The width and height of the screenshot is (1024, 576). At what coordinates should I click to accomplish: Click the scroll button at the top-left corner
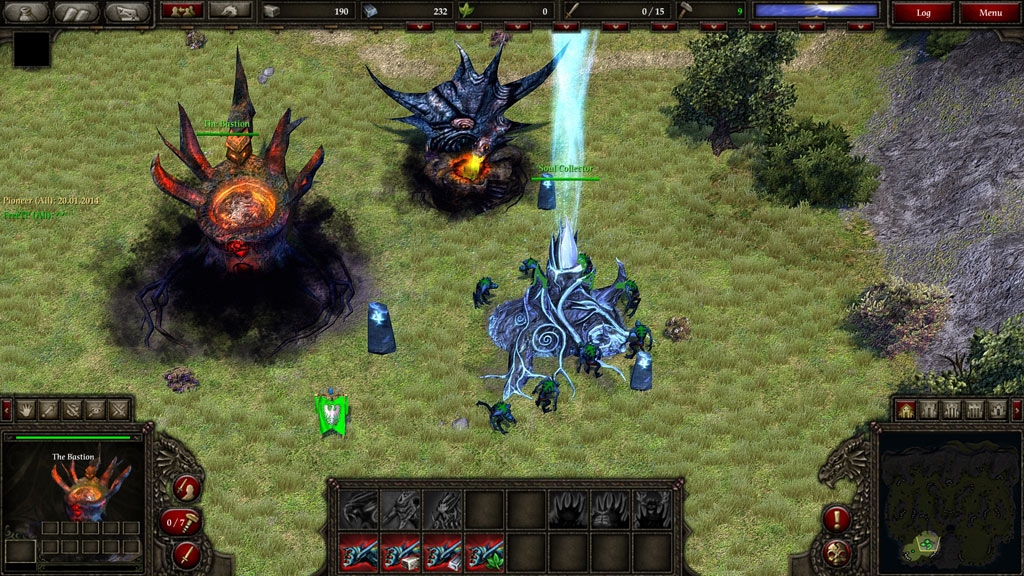(x=77, y=12)
